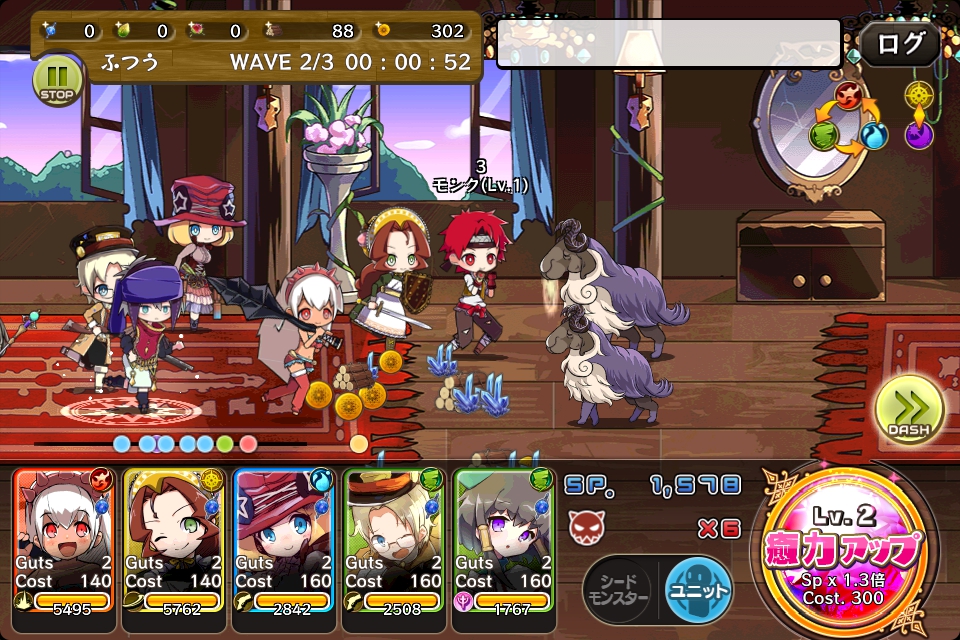Activate the DASH speed-up button
The height and width of the screenshot is (640, 960).
(x=908, y=412)
